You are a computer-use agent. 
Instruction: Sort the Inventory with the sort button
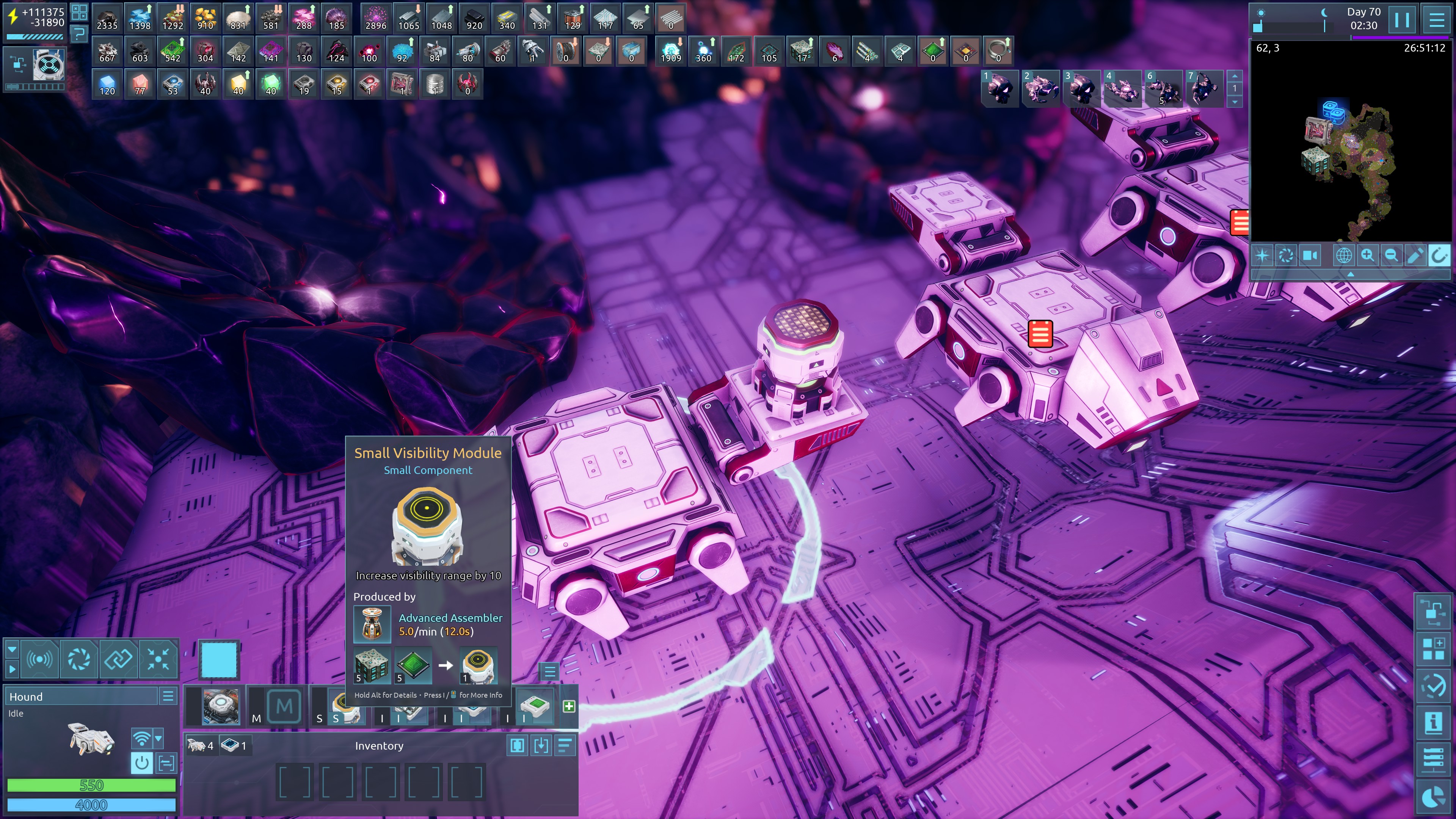(x=565, y=746)
